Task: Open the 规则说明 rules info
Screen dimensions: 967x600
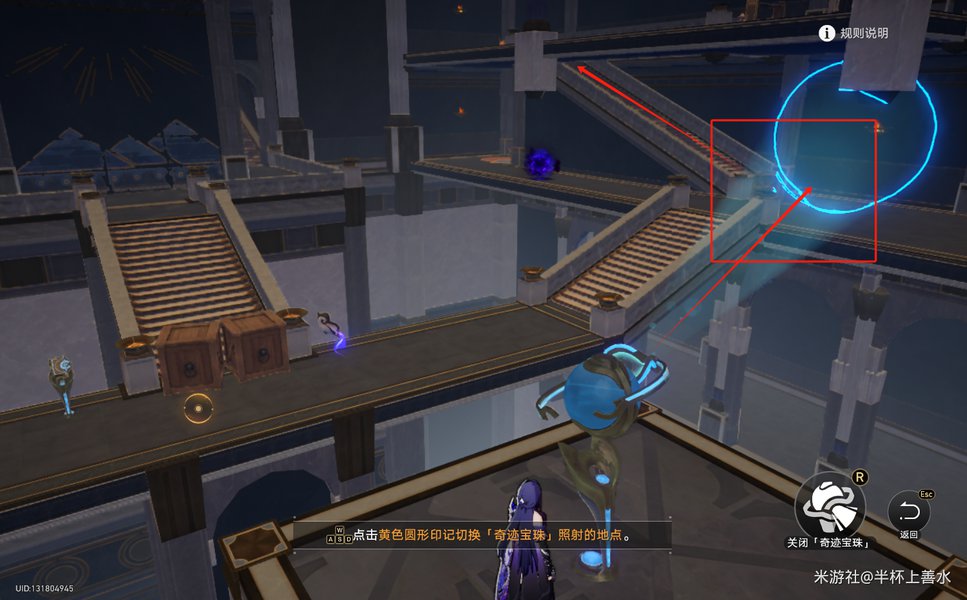Action: click(853, 33)
